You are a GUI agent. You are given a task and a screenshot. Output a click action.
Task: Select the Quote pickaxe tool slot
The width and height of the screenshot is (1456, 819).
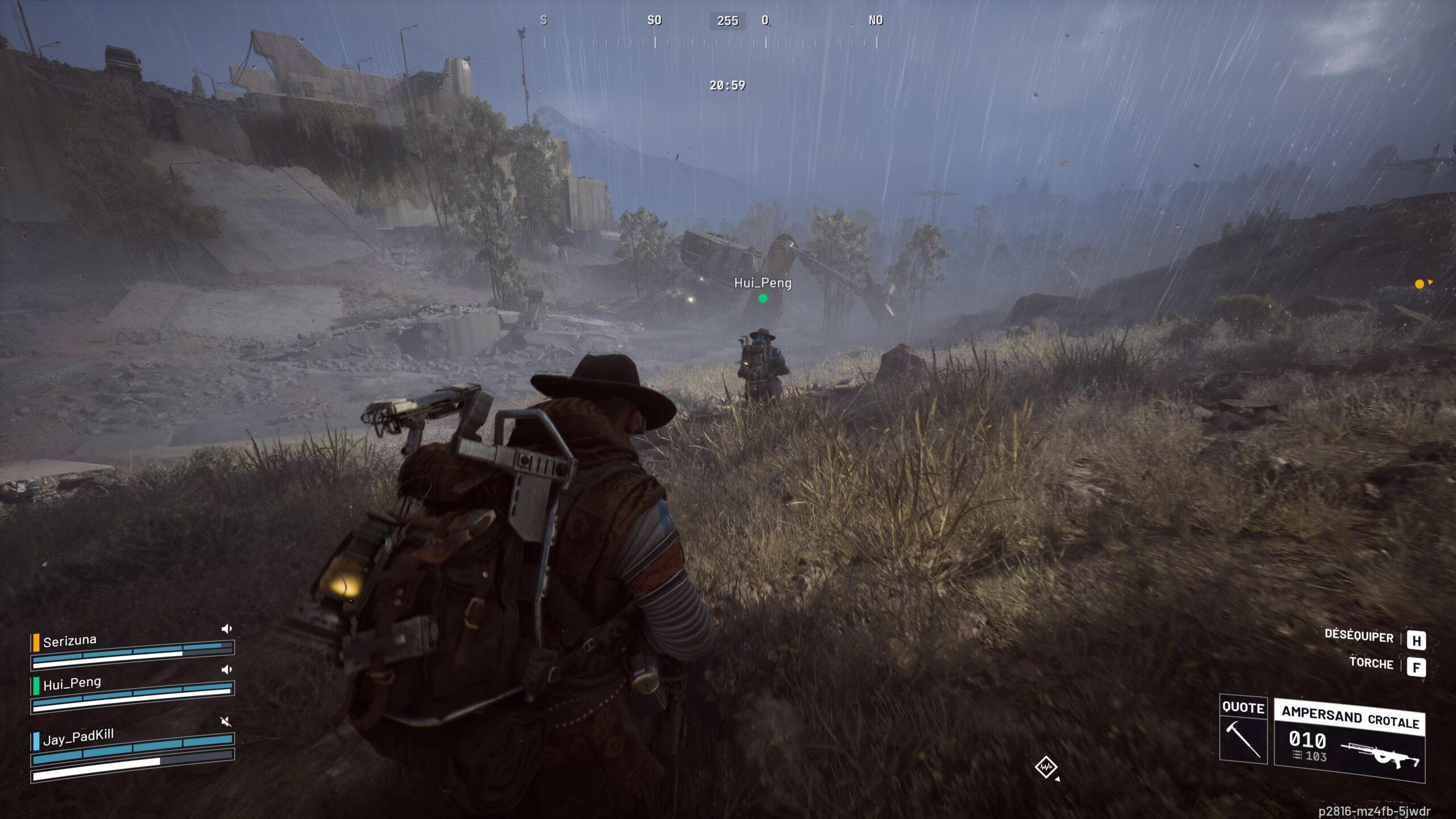click(1243, 730)
